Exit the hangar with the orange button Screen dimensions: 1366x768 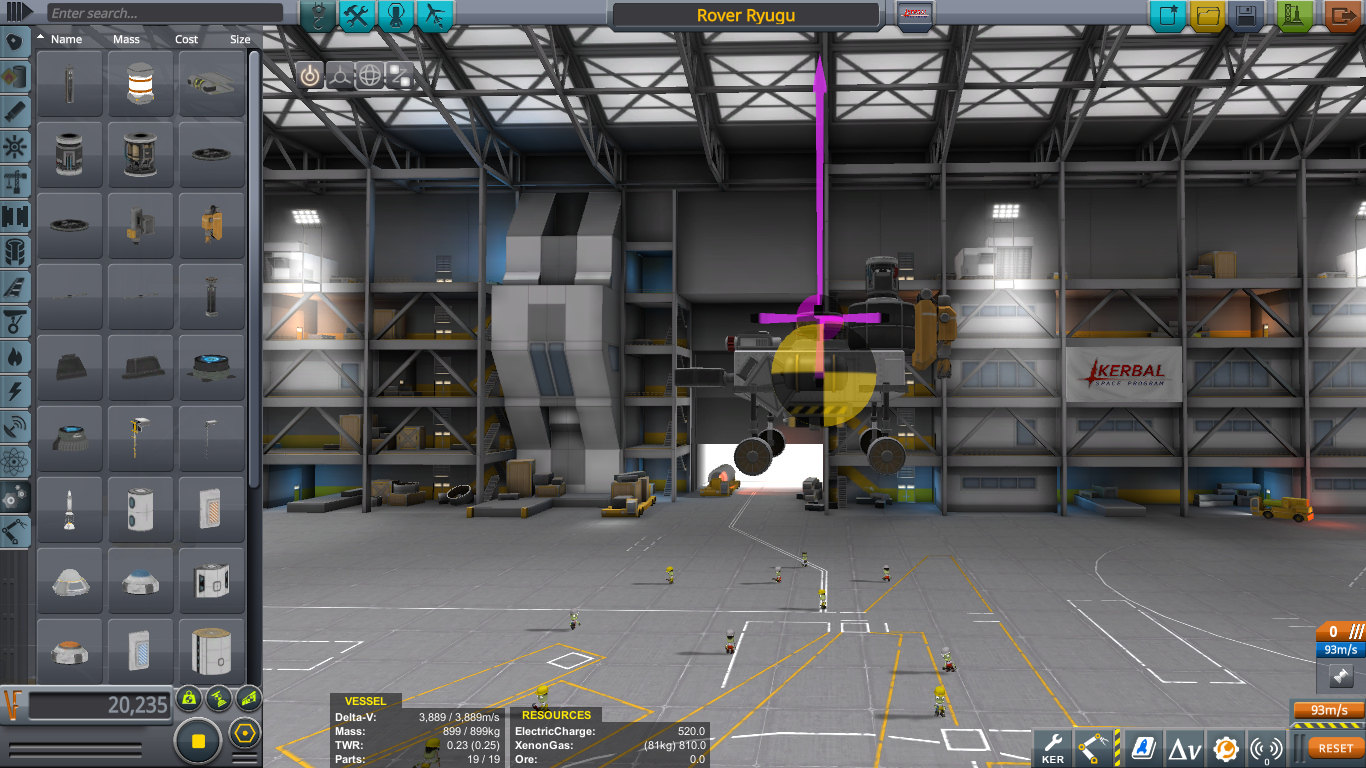coord(1342,16)
